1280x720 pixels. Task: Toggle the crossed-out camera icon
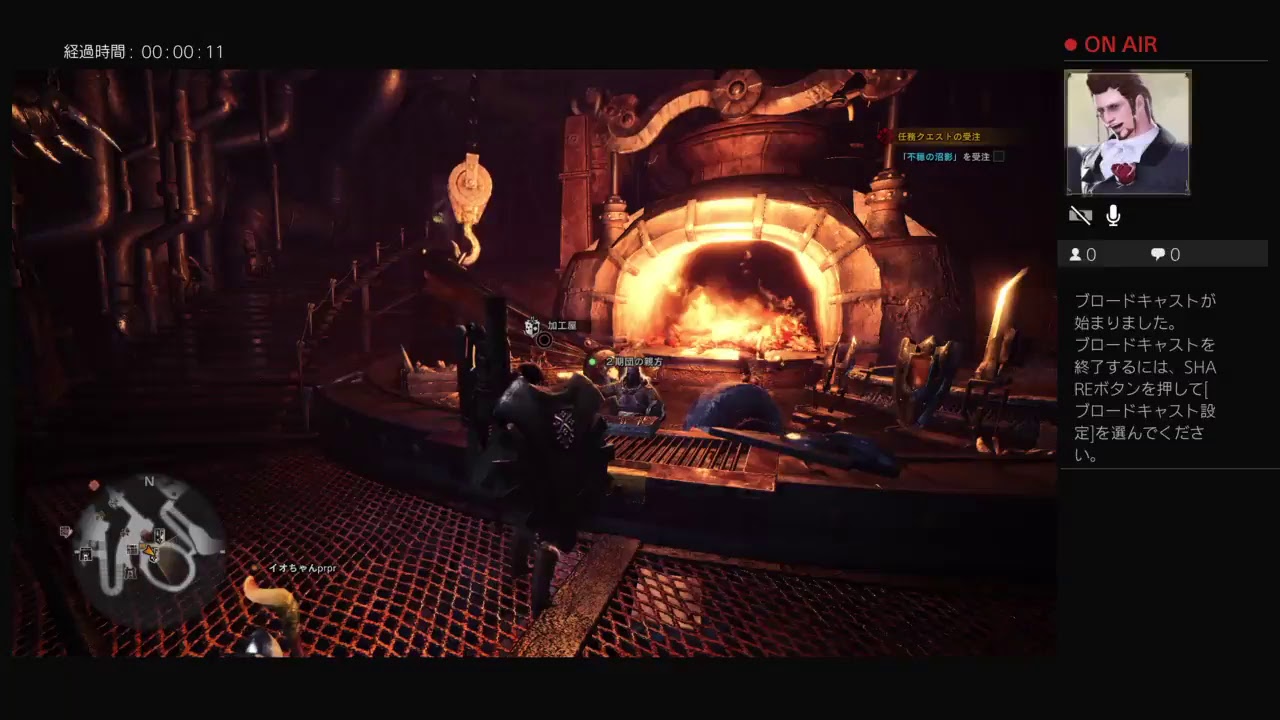(x=1080, y=216)
